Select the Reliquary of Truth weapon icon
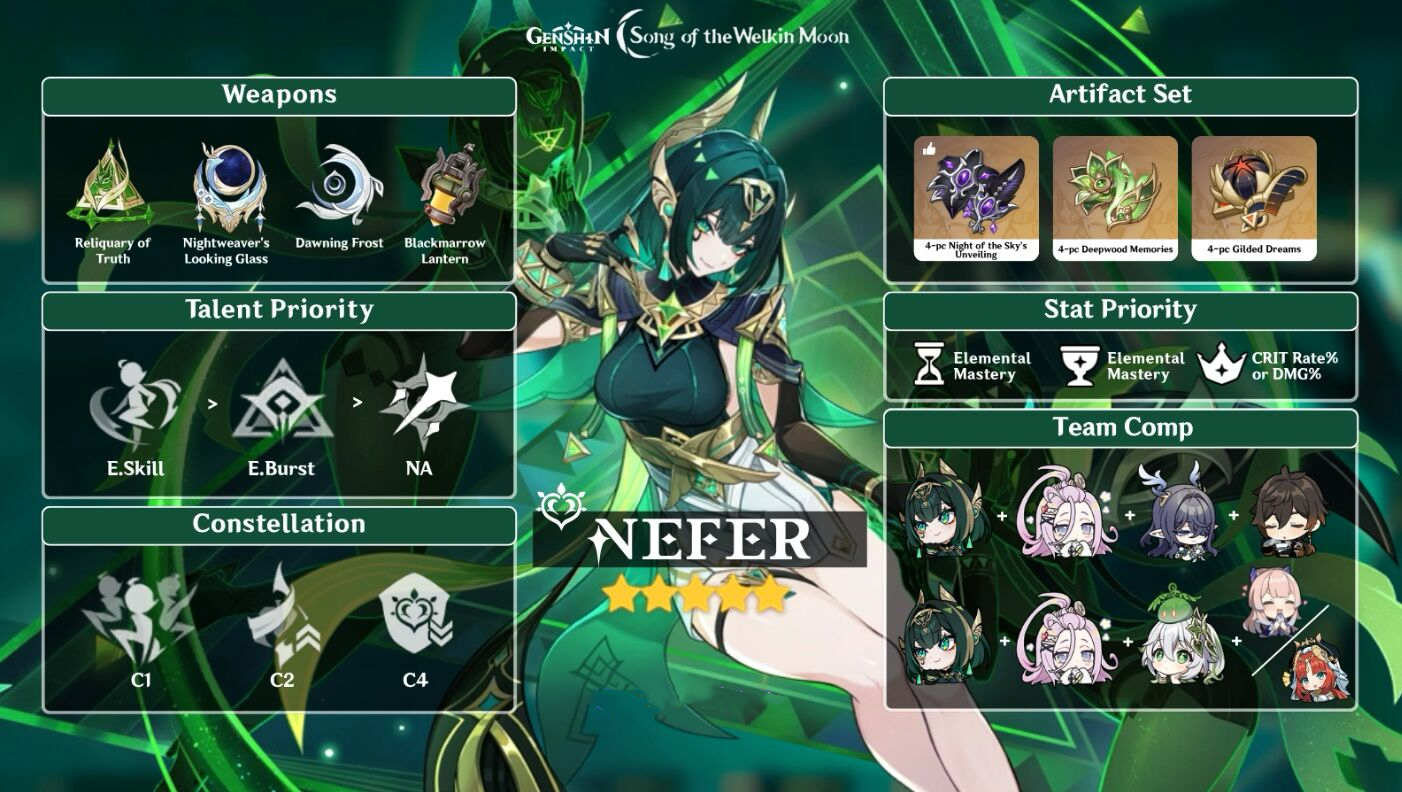 pos(112,187)
